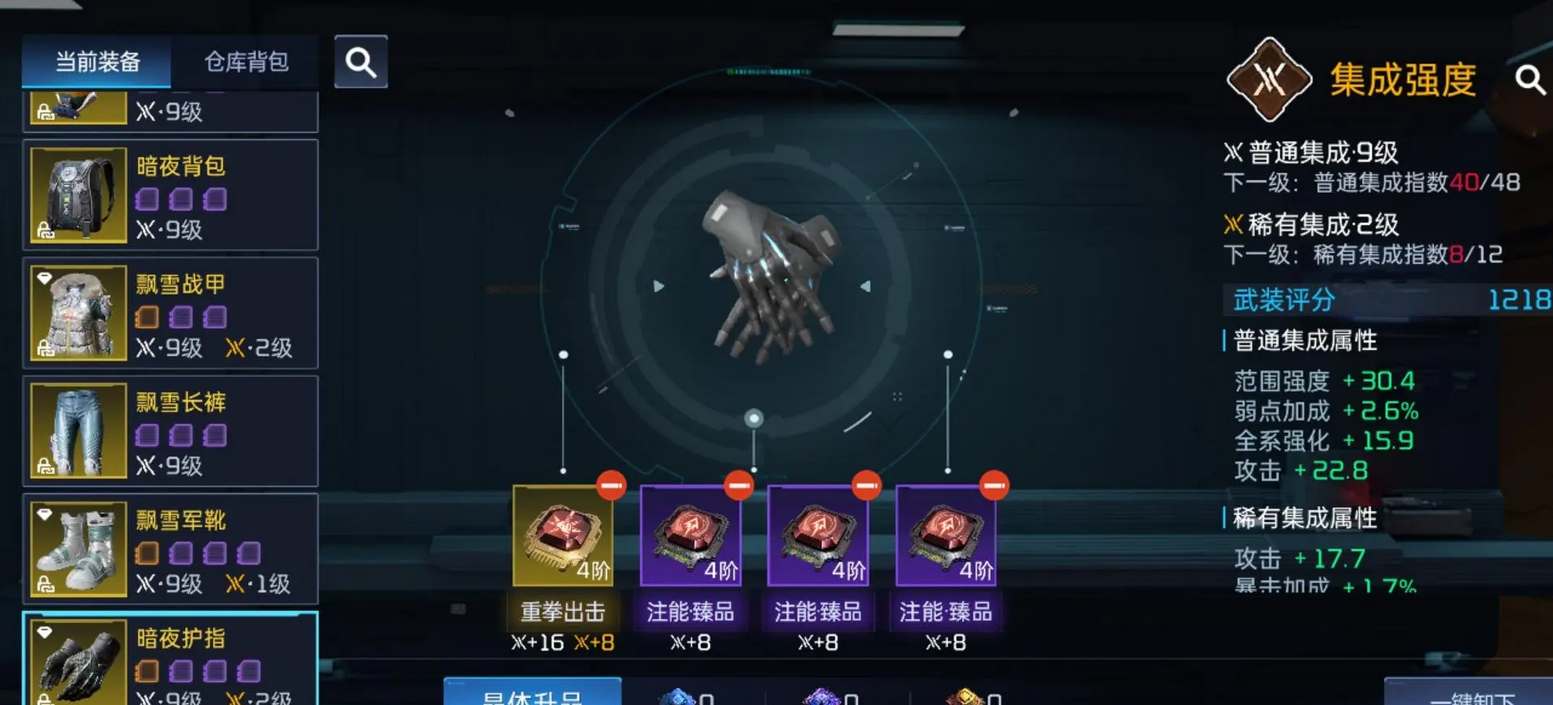Pick the 飘雪军靴 boots entry
The height and width of the screenshot is (705, 1553).
click(170, 549)
